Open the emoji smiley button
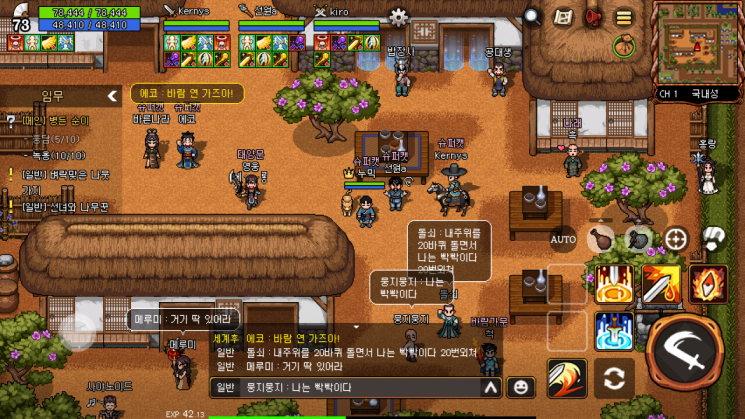 (520, 387)
